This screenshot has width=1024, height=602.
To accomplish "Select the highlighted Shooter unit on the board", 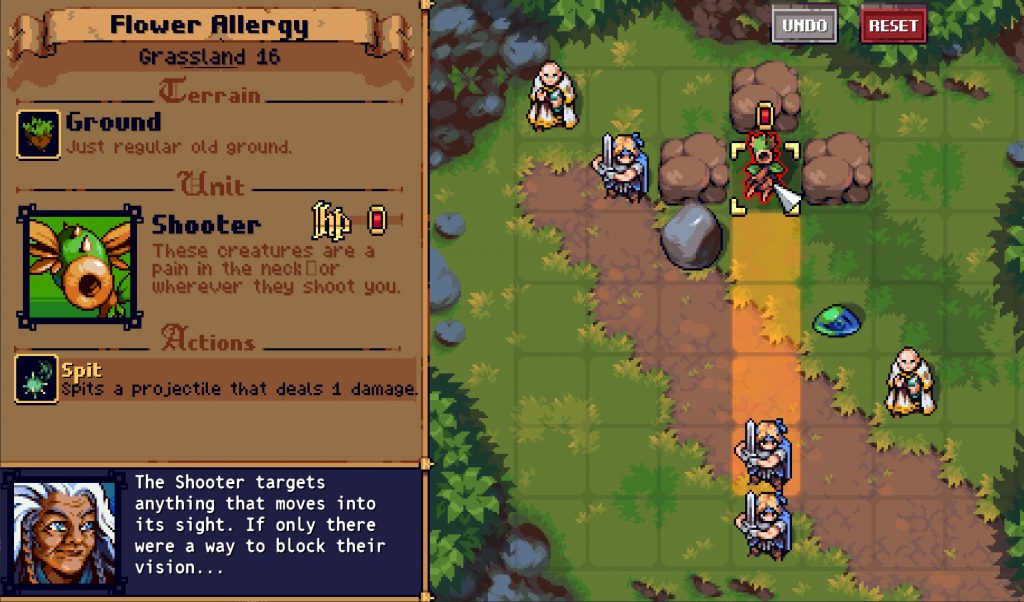I will pos(765,177).
